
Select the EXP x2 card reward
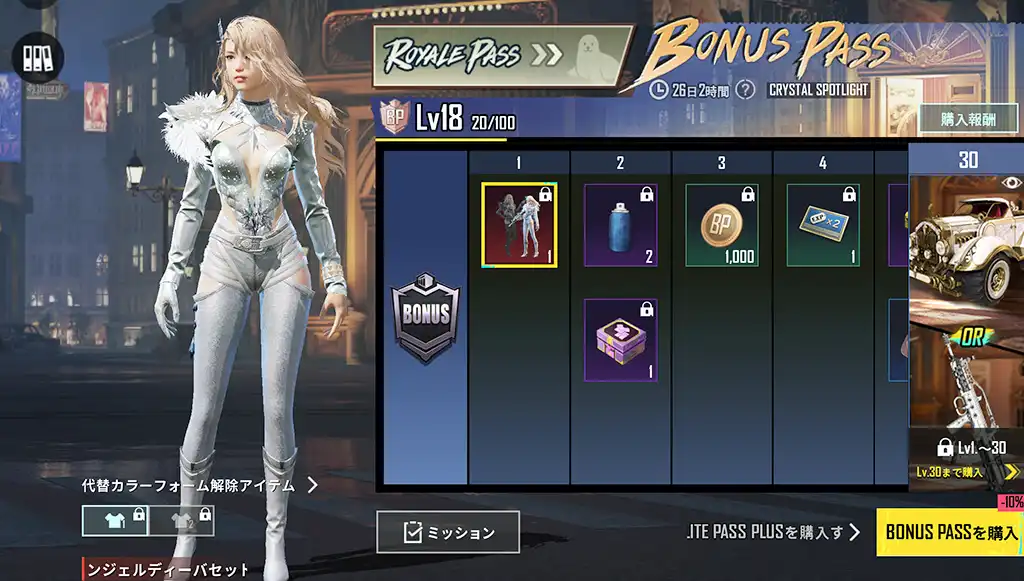pos(823,224)
